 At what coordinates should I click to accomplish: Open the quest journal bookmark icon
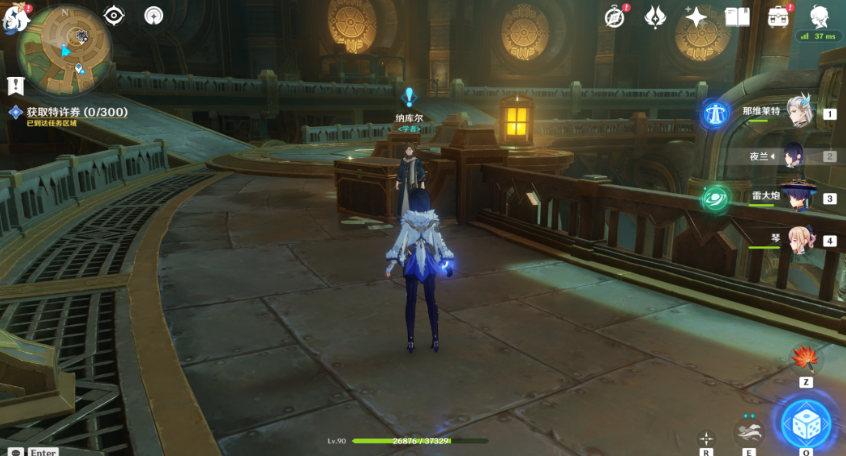click(15, 86)
